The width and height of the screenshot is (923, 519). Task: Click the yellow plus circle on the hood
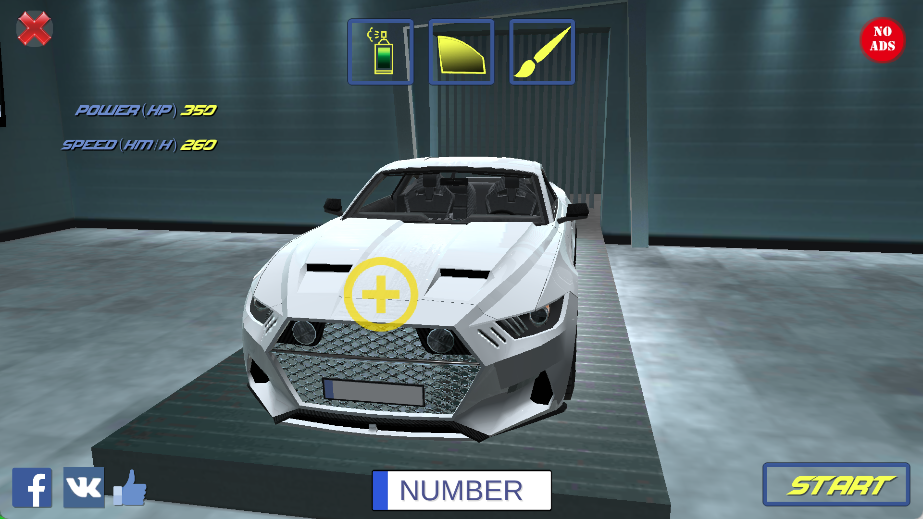point(380,294)
